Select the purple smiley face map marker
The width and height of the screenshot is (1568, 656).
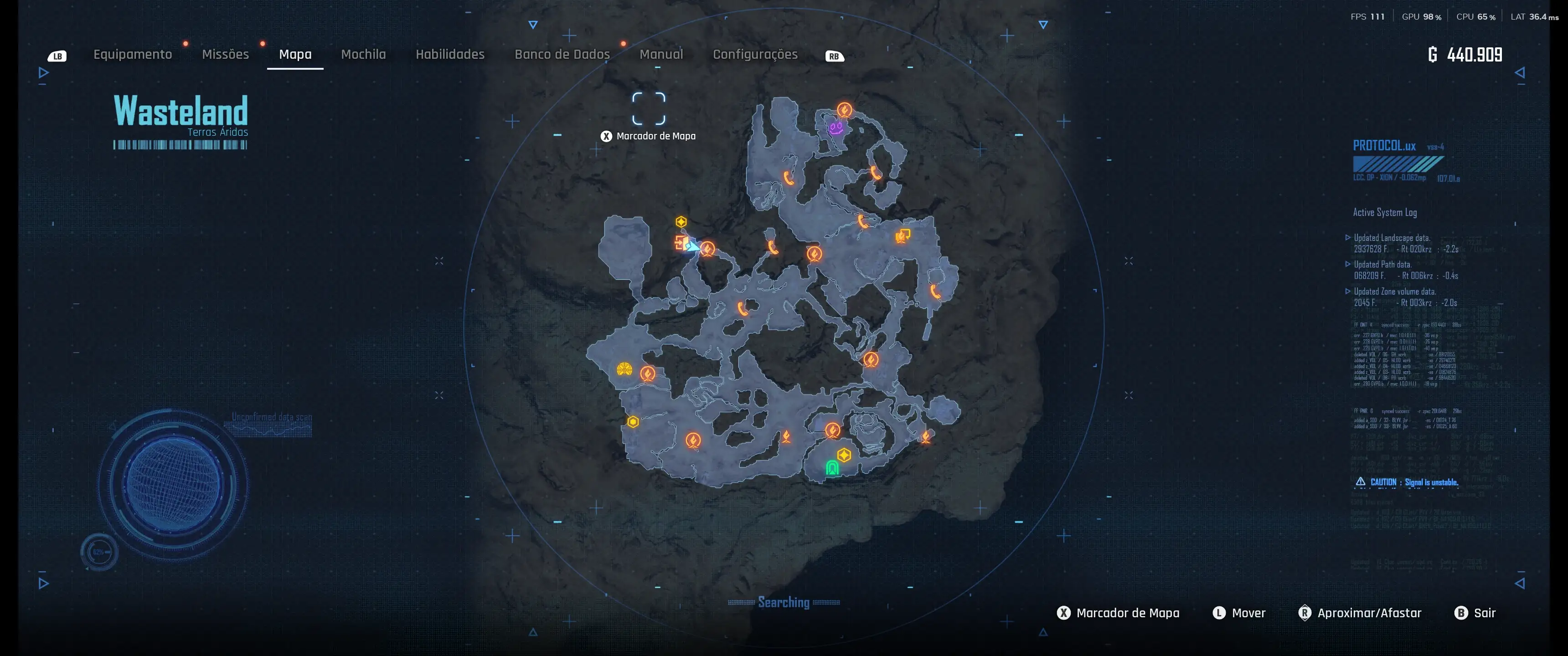[x=836, y=127]
